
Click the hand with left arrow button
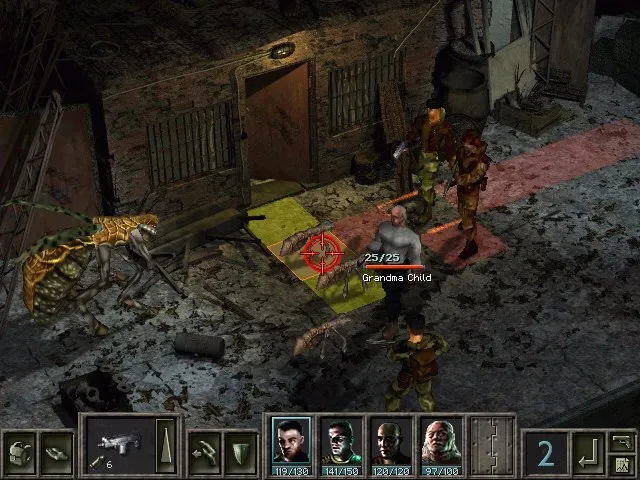tap(203, 448)
